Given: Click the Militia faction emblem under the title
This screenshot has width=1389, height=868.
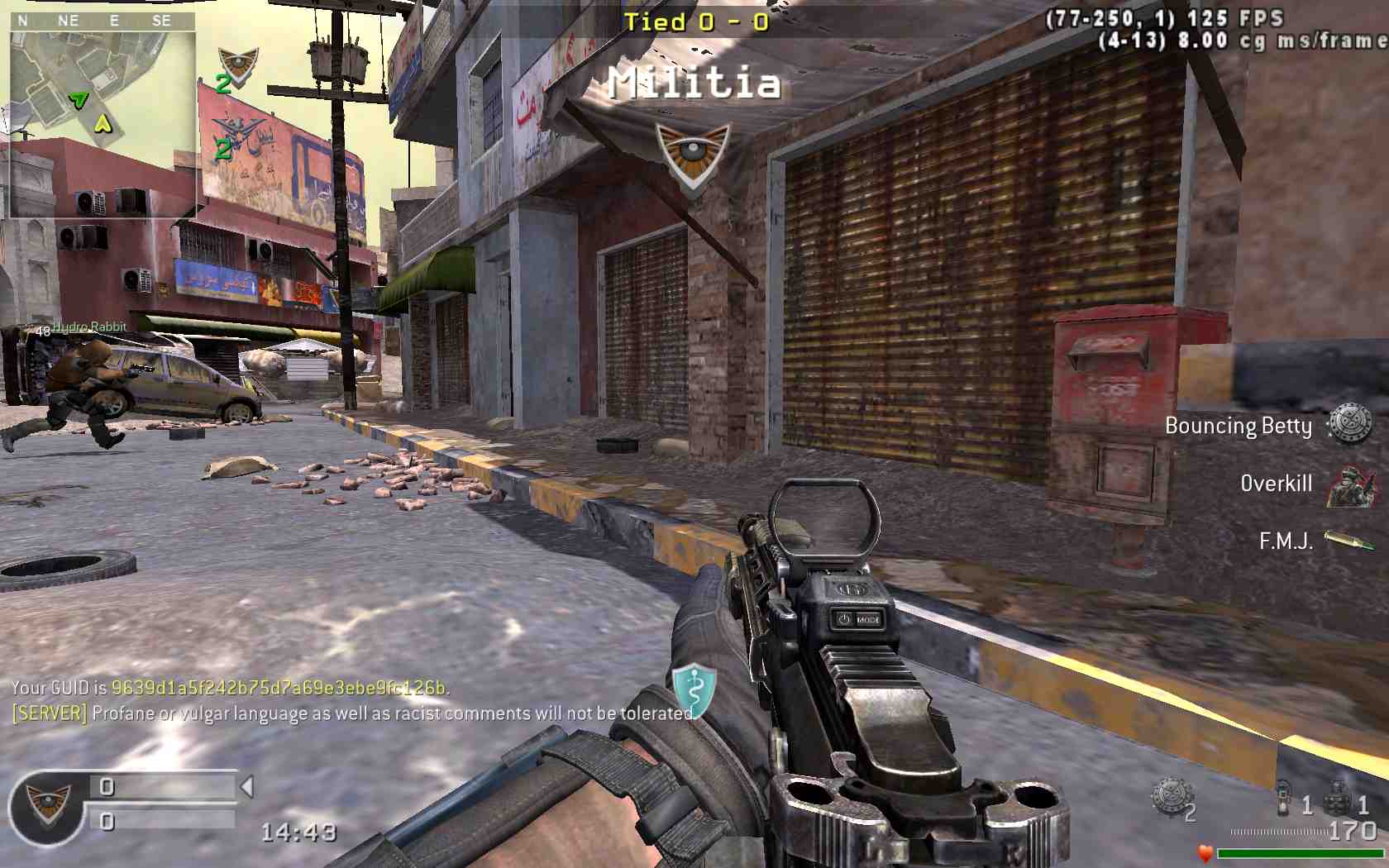Looking at the screenshot, I should point(693,157).
